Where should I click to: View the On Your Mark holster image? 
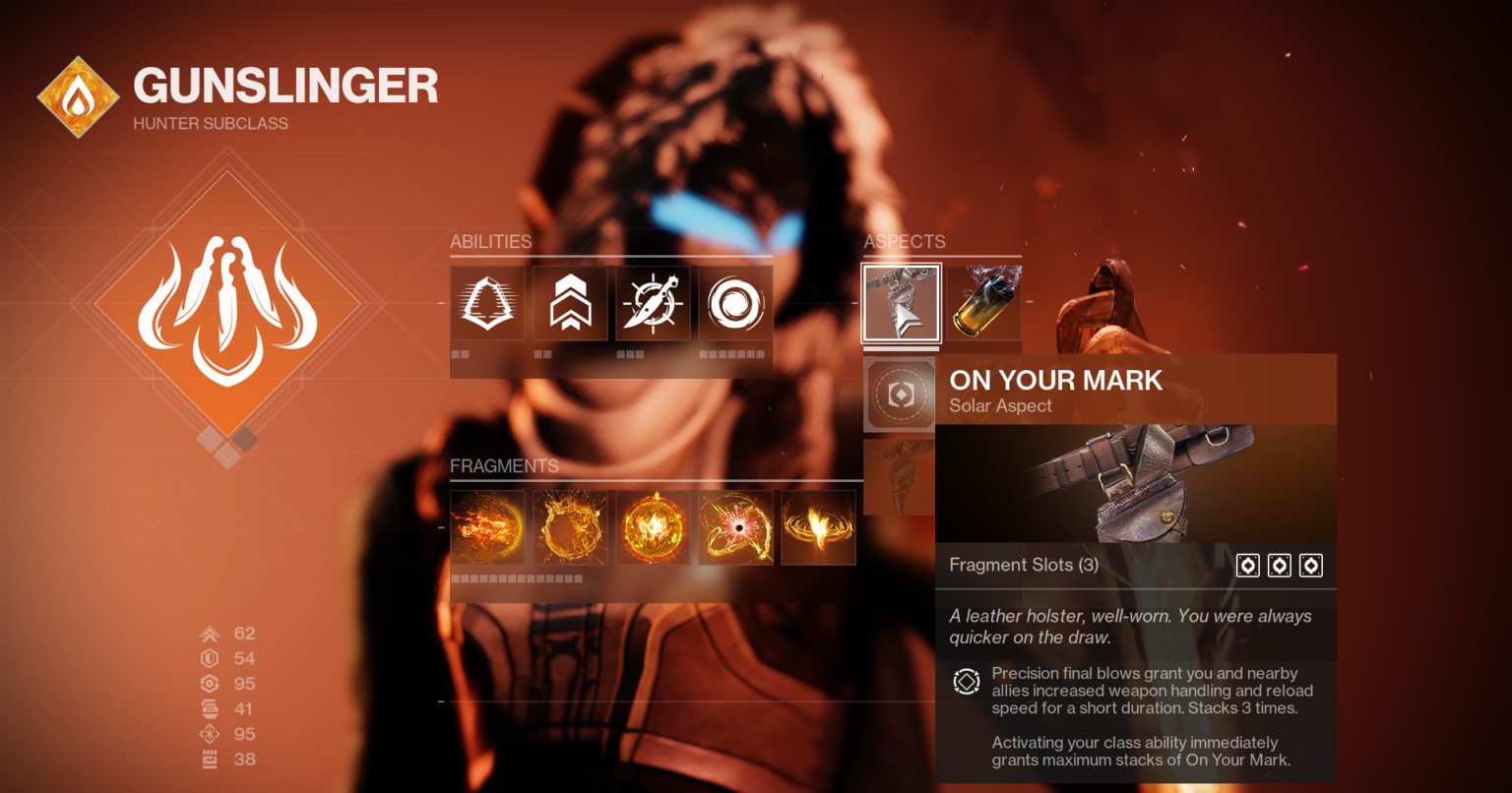[1135, 483]
